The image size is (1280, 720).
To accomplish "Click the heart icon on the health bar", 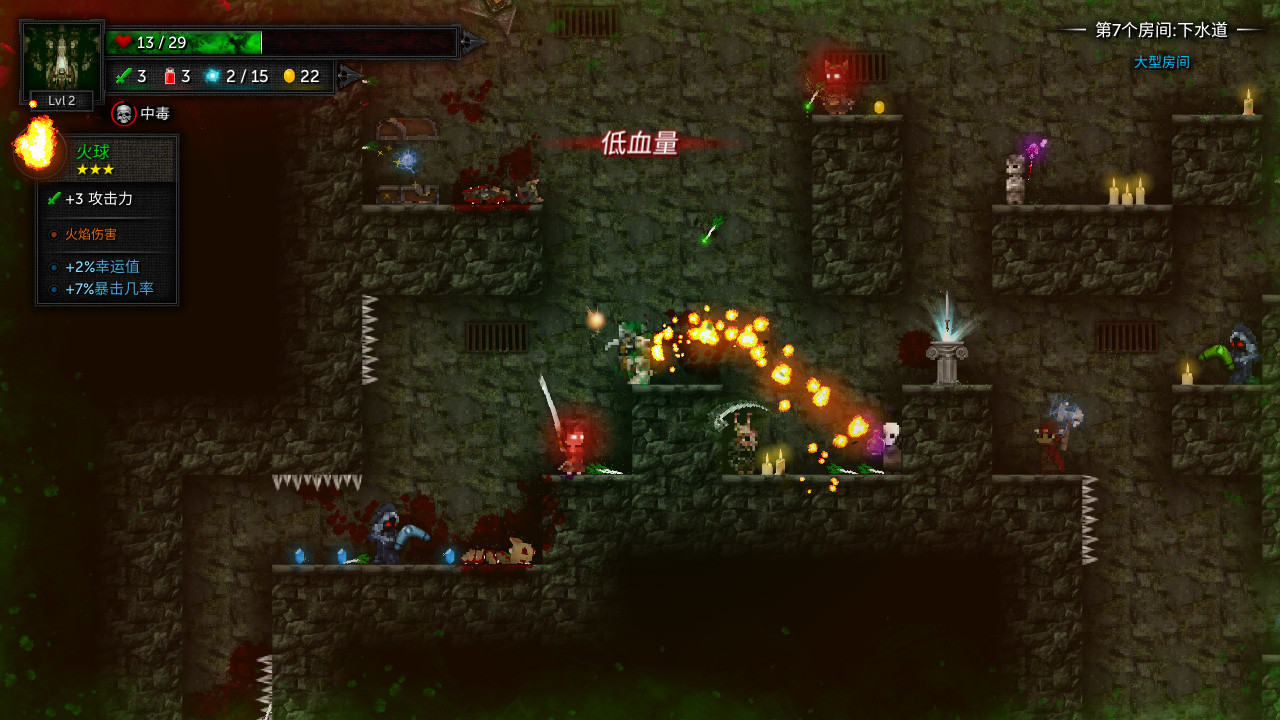I will (122, 42).
